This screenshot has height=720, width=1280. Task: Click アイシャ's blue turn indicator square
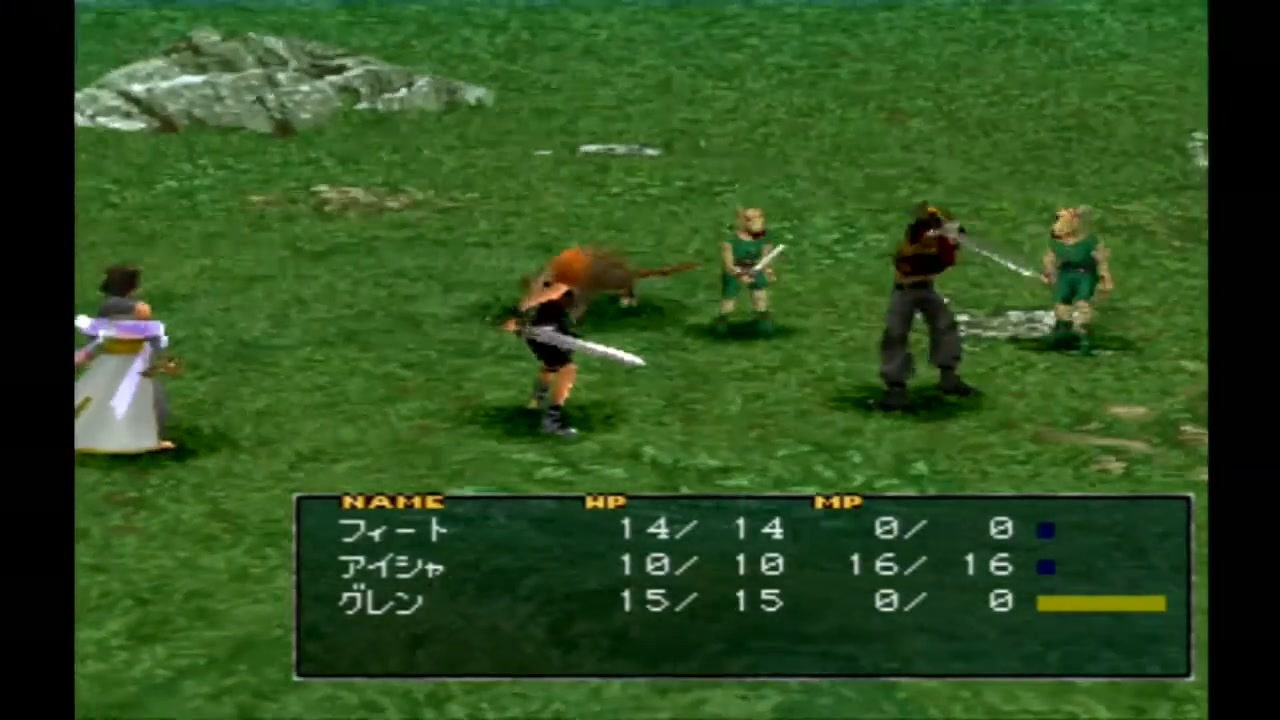coord(1047,566)
